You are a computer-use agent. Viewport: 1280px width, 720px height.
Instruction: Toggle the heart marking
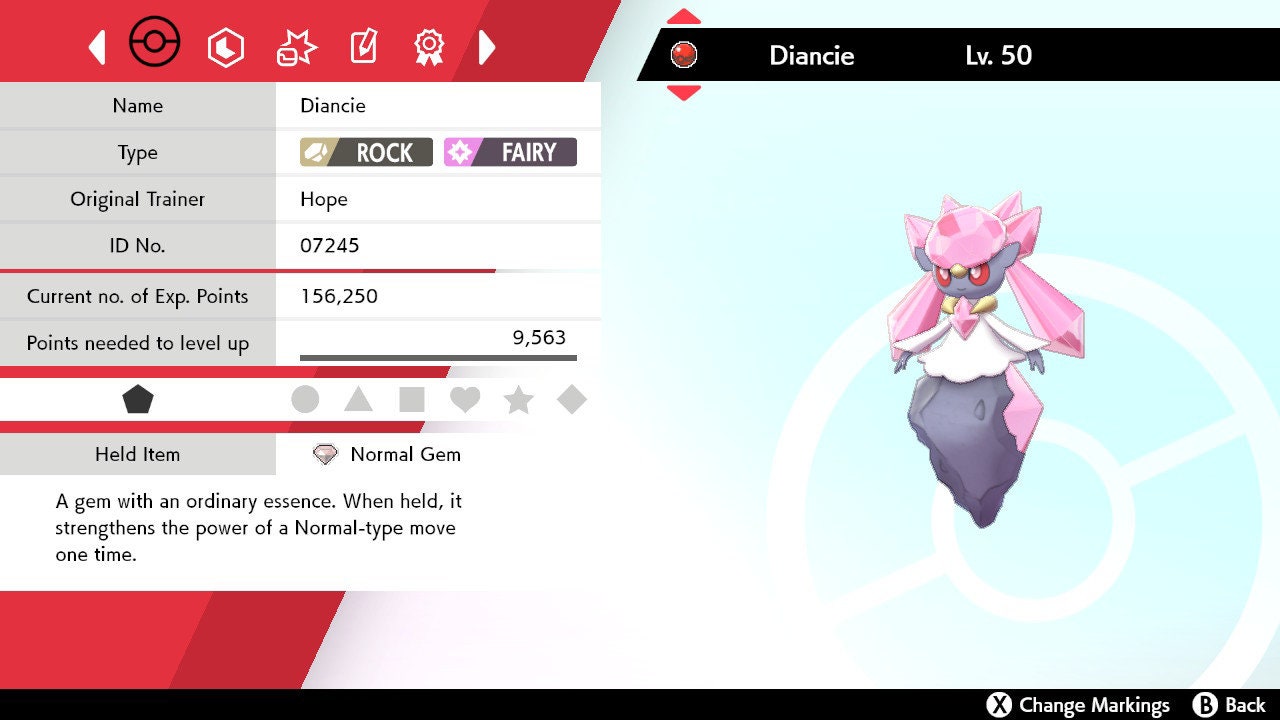[x=465, y=398]
